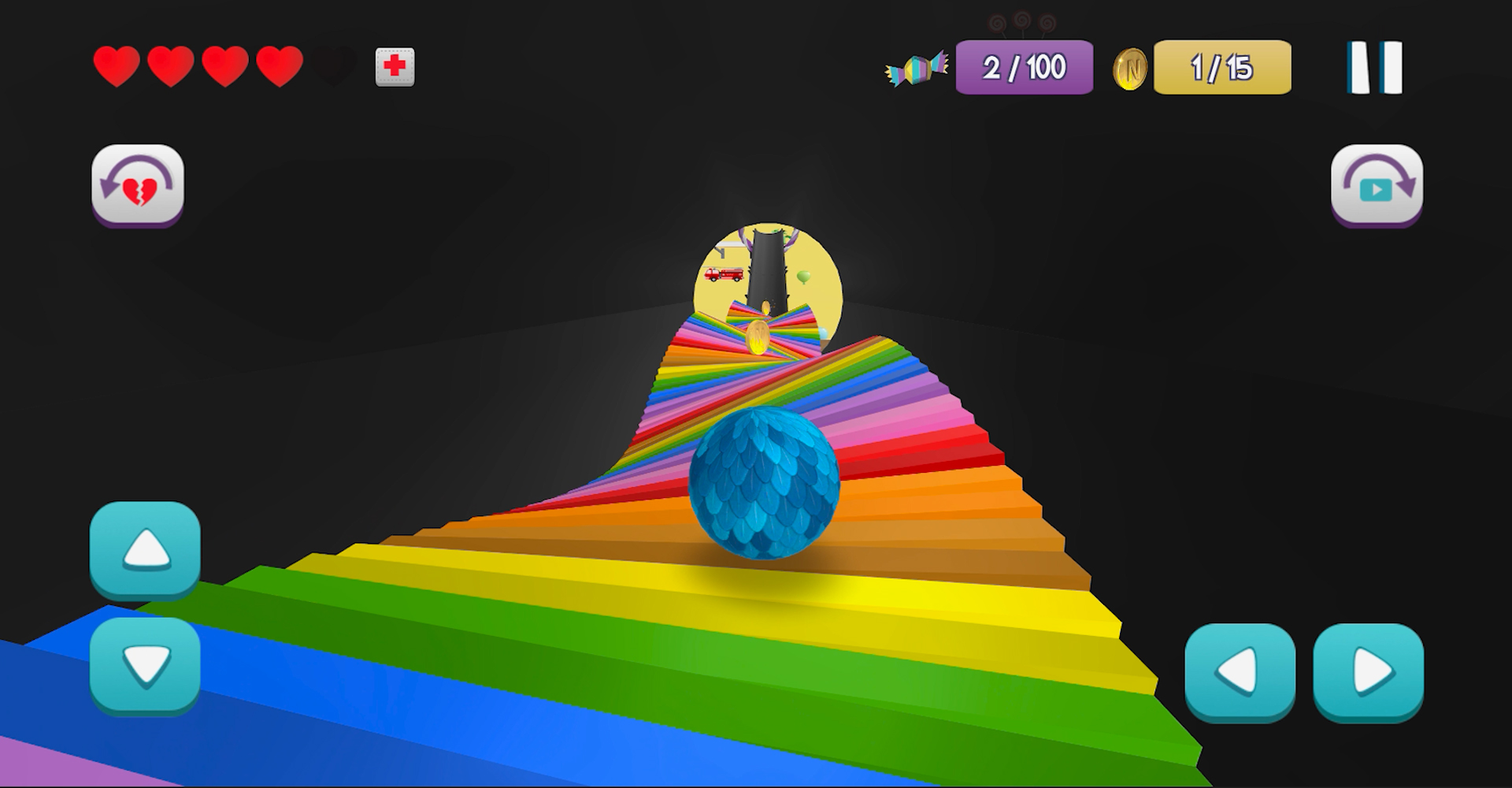Steer with the right arrow button
The width and height of the screenshot is (1512, 788).
[x=1369, y=671]
